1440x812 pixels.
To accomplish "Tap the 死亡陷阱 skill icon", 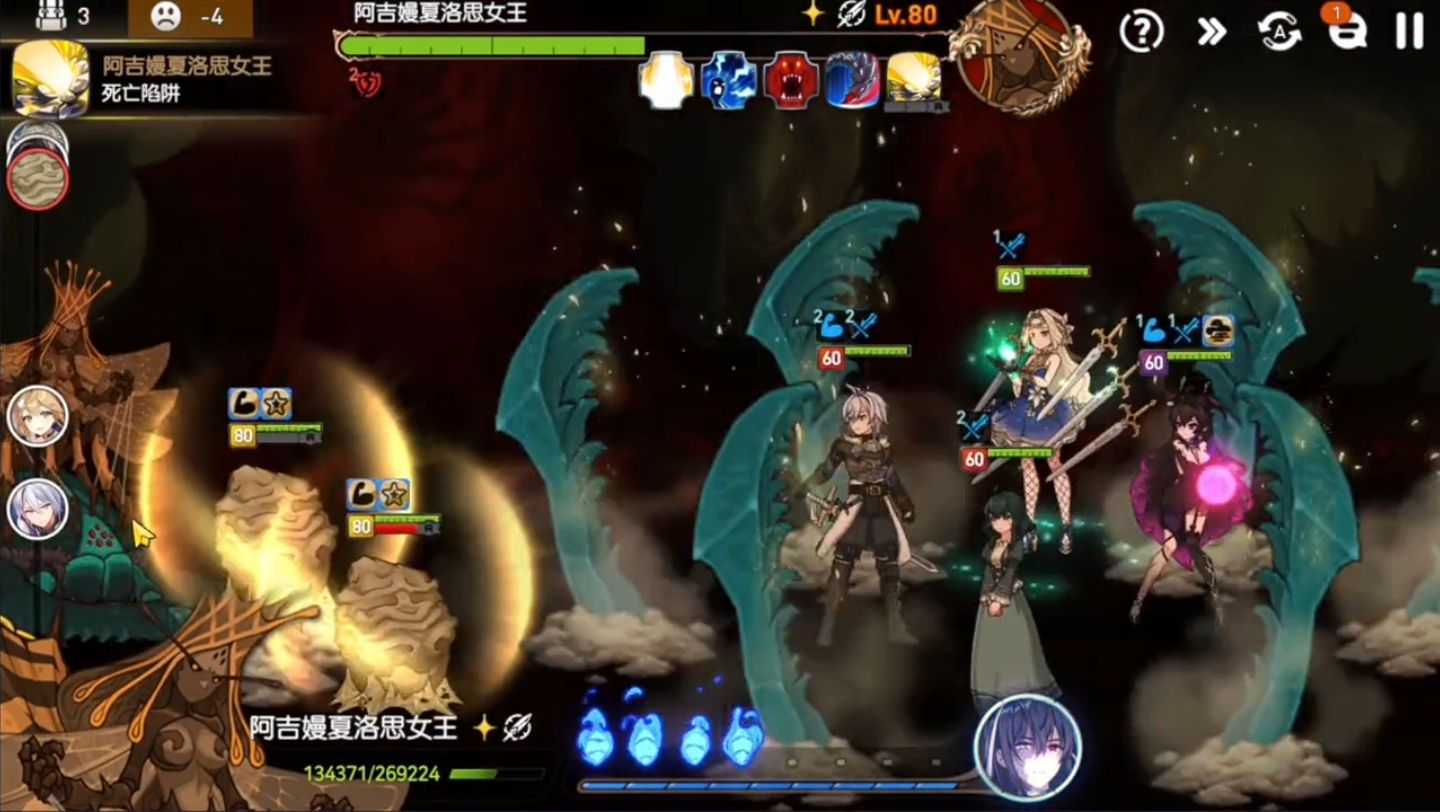I will (50, 80).
